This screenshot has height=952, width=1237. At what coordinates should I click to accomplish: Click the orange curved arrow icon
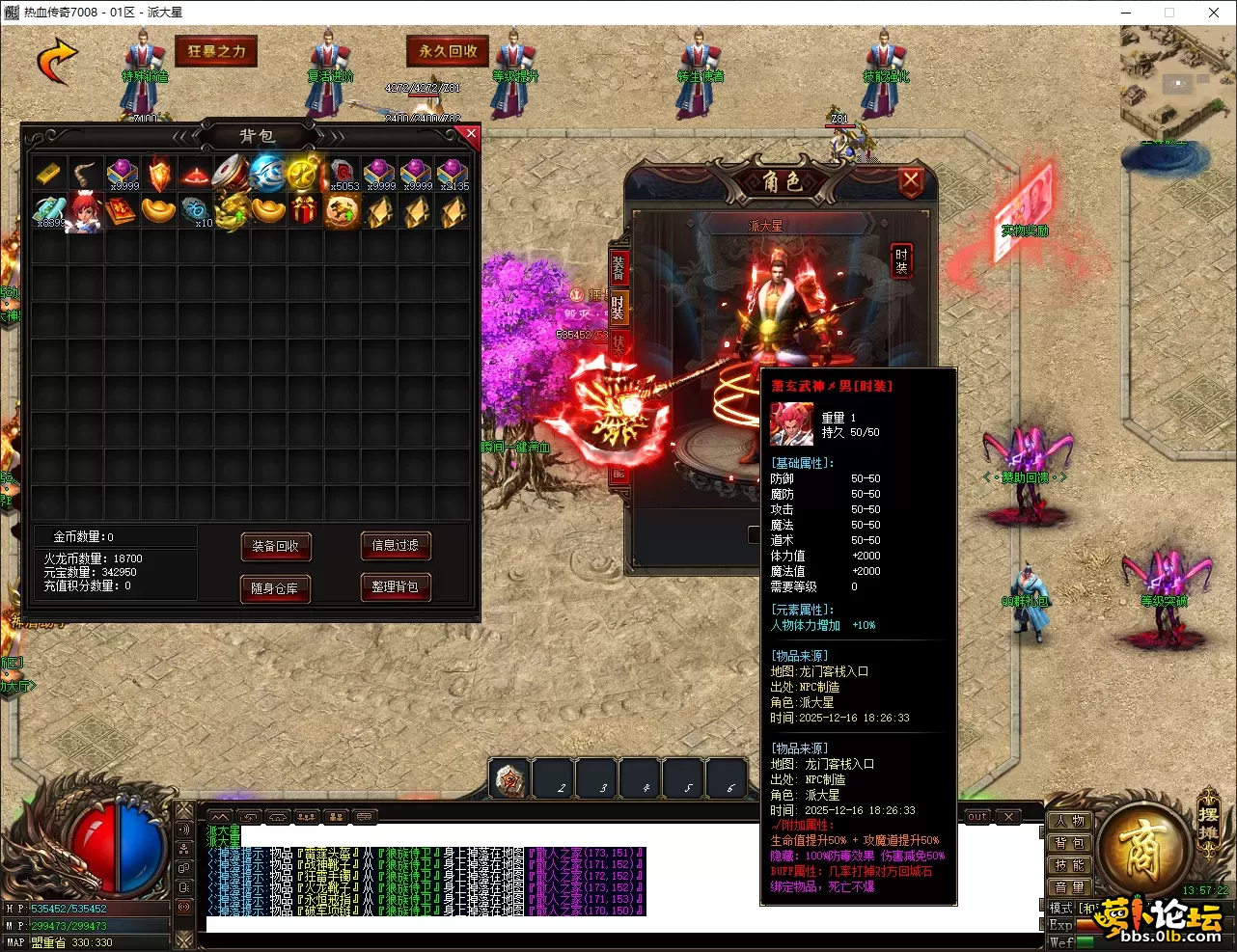coord(57,60)
